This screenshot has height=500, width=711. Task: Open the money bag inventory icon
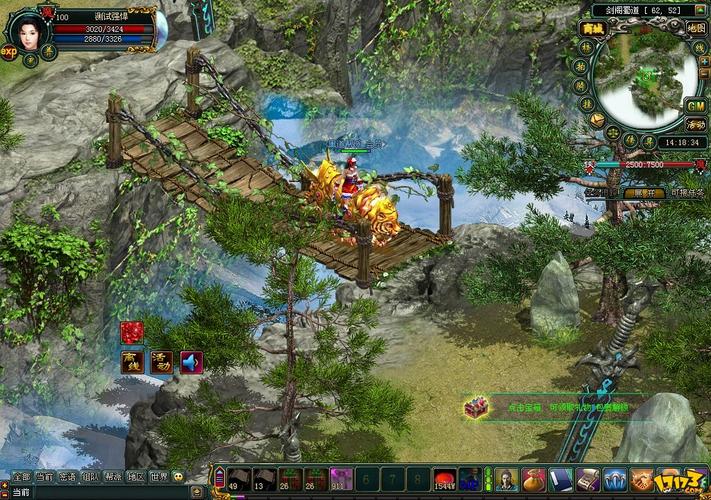534,479
